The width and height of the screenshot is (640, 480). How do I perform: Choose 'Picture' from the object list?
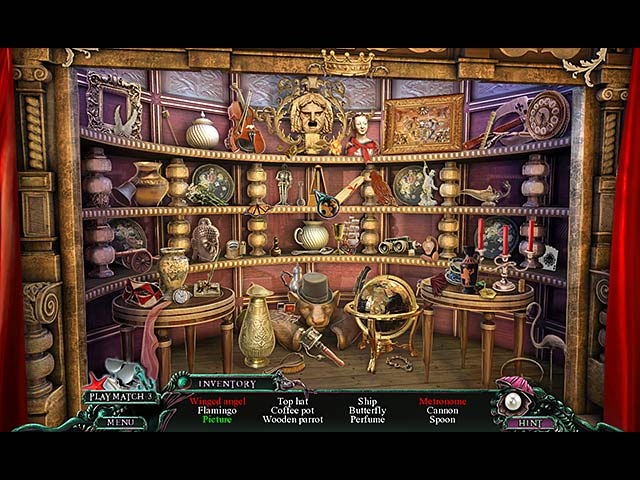coord(216,420)
